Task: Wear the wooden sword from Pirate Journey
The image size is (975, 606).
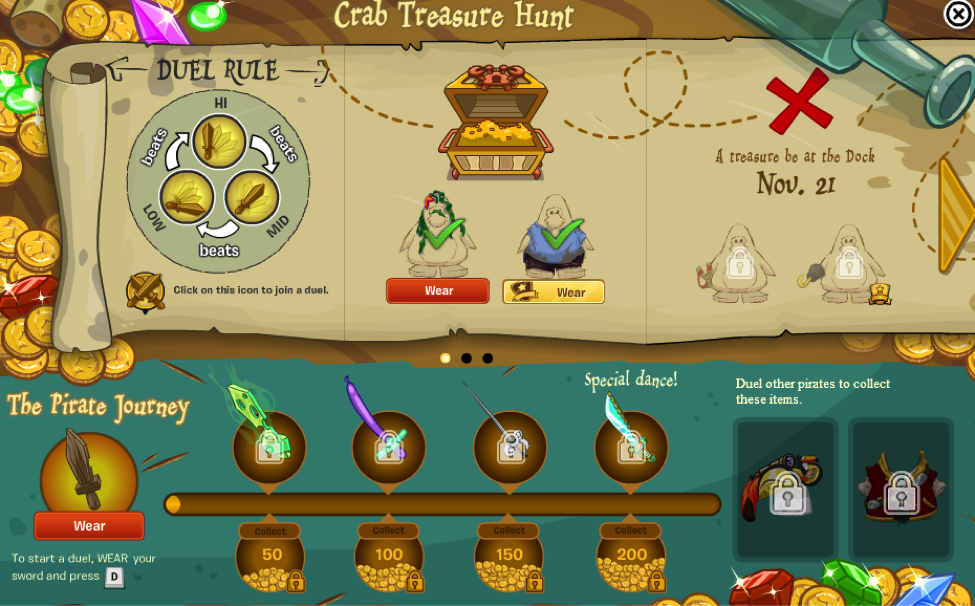Action: [x=89, y=526]
